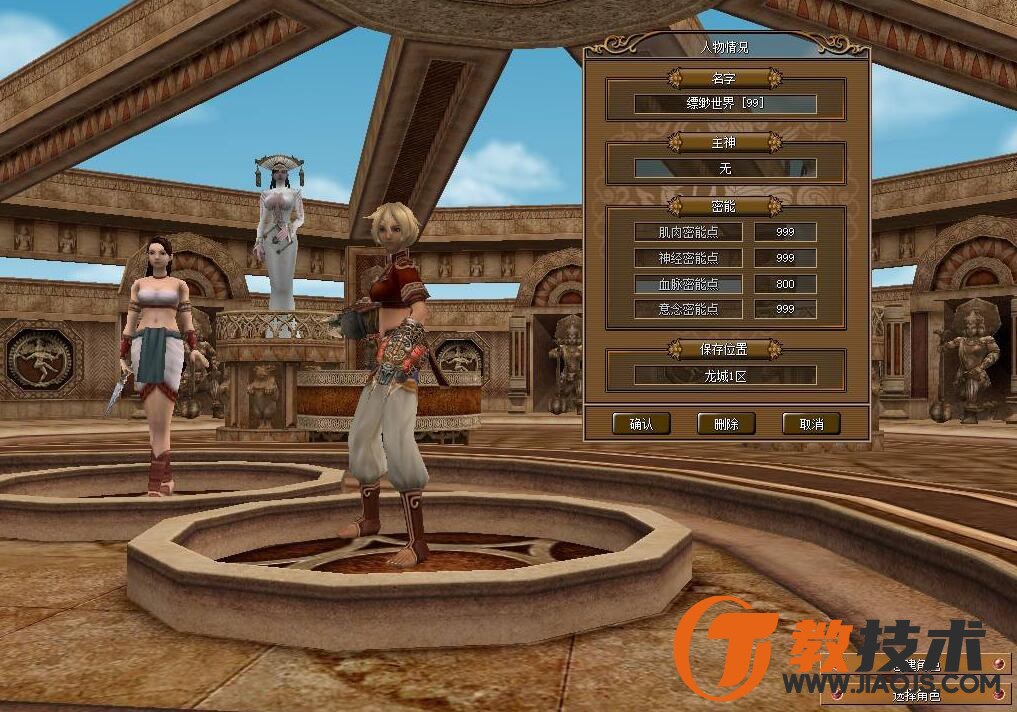Viewport: 1017px width, 712px height.
Task: Cancel with the 取消 button
Action: click(810, 424)
